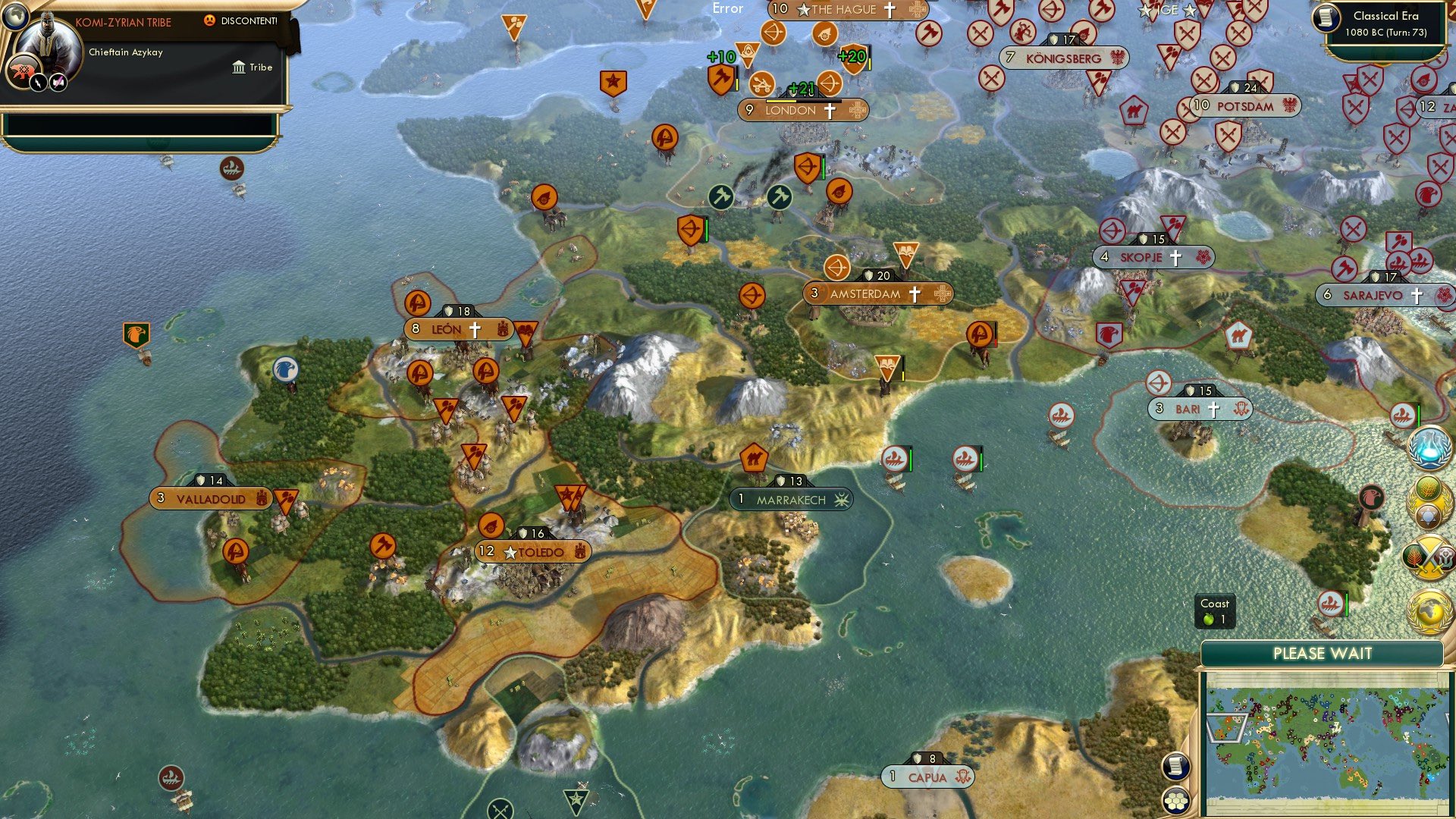Select the archer unit flag near Amsterdam
The image size is (1456, 819).
click(x=836, y=267)
